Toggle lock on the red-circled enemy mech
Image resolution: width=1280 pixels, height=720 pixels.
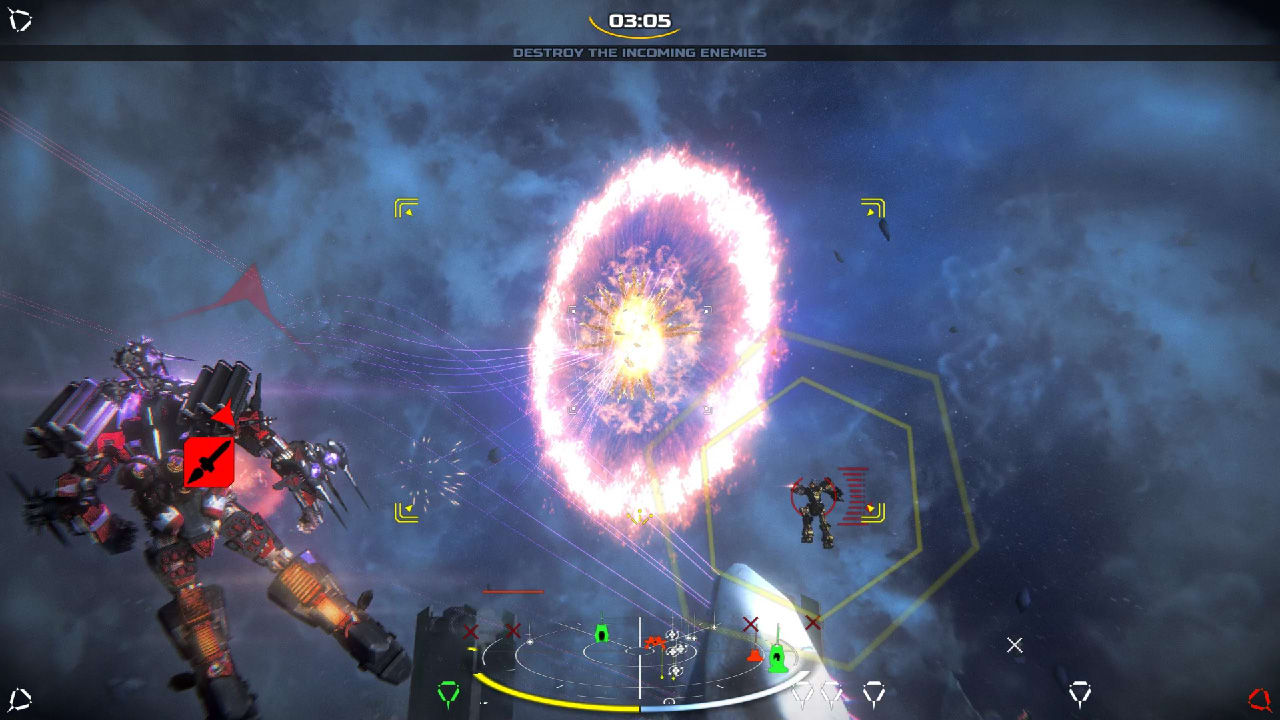click(x=815, y=496)
